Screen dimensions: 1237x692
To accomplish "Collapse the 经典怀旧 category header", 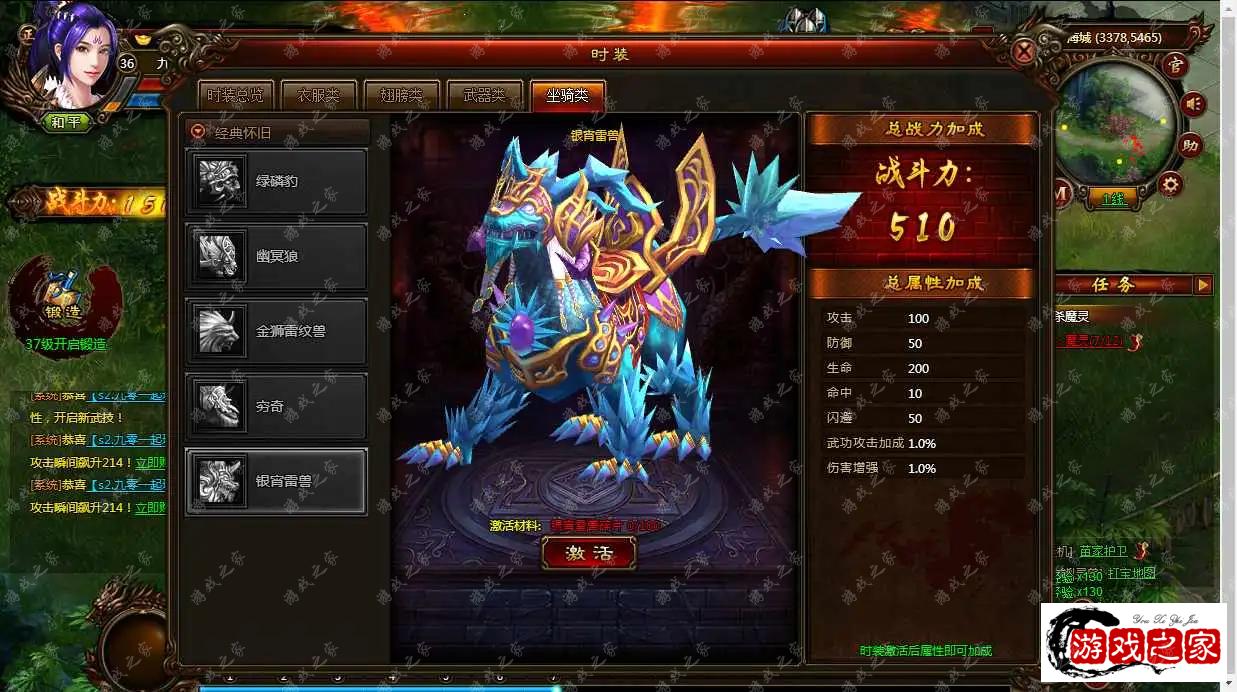I will [199, 132].
